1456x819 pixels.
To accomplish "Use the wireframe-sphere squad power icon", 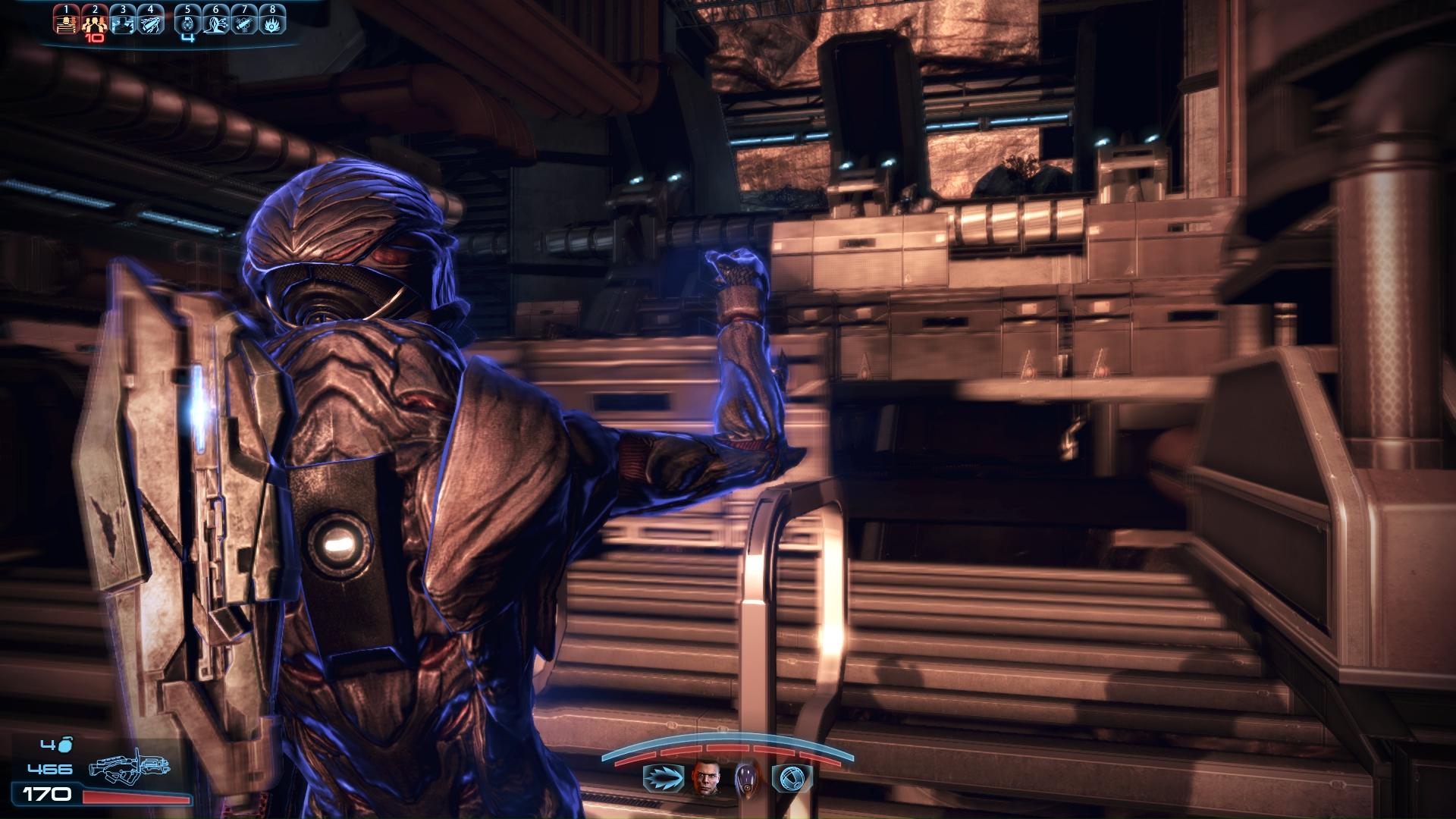I will coord(792,778).
